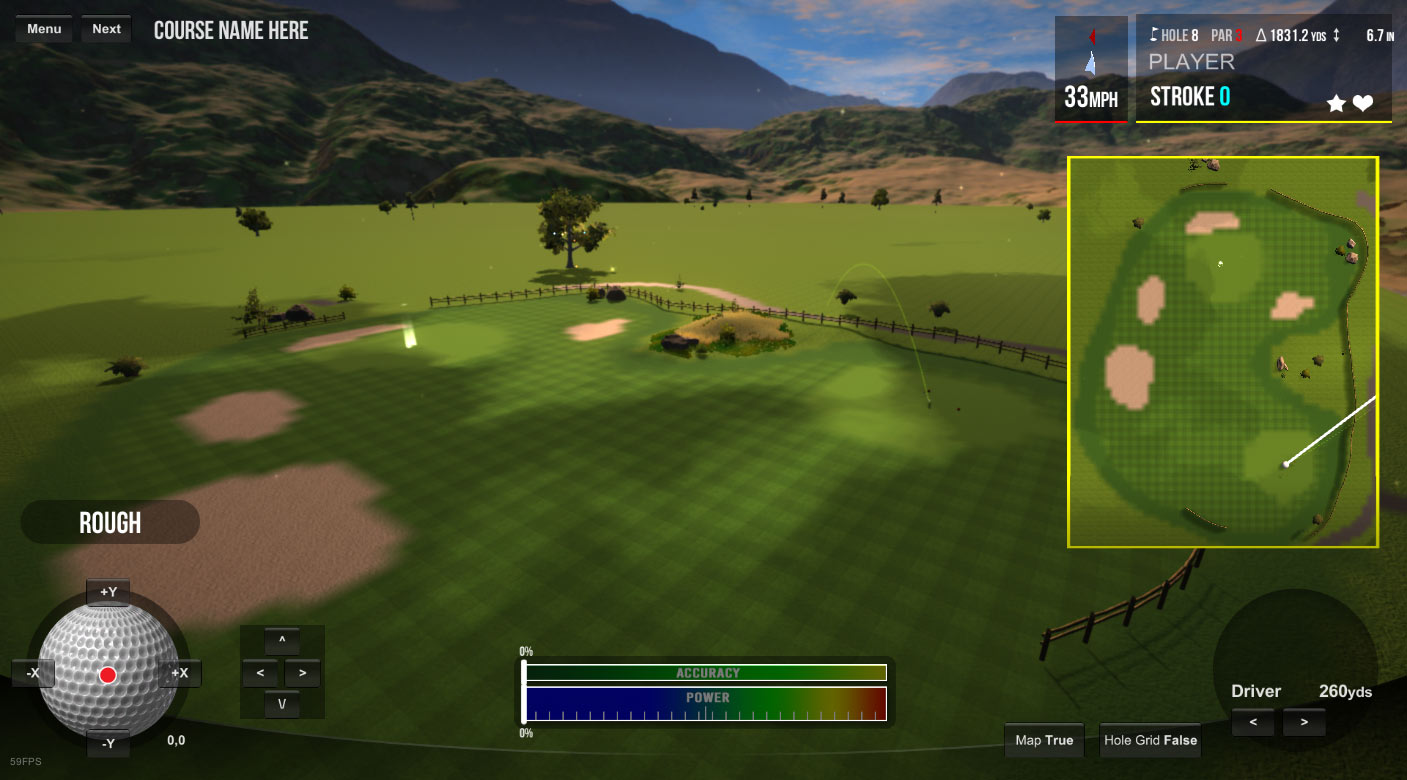This screenshot has height=780, width=1407.
Task: Click the heart icon in player panel
Action: tap(1363, 102)
